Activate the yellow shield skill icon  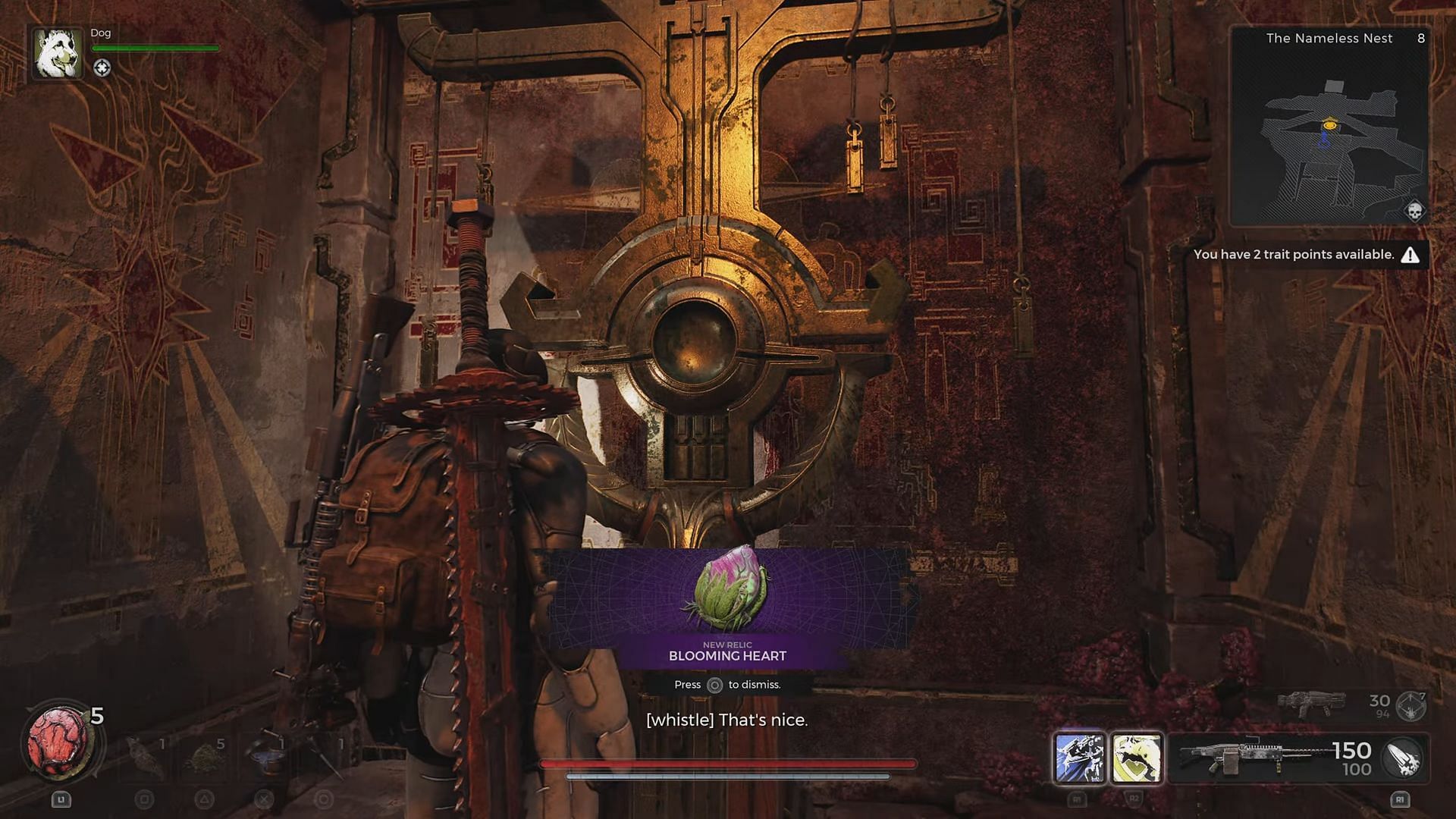[1136, 757]
